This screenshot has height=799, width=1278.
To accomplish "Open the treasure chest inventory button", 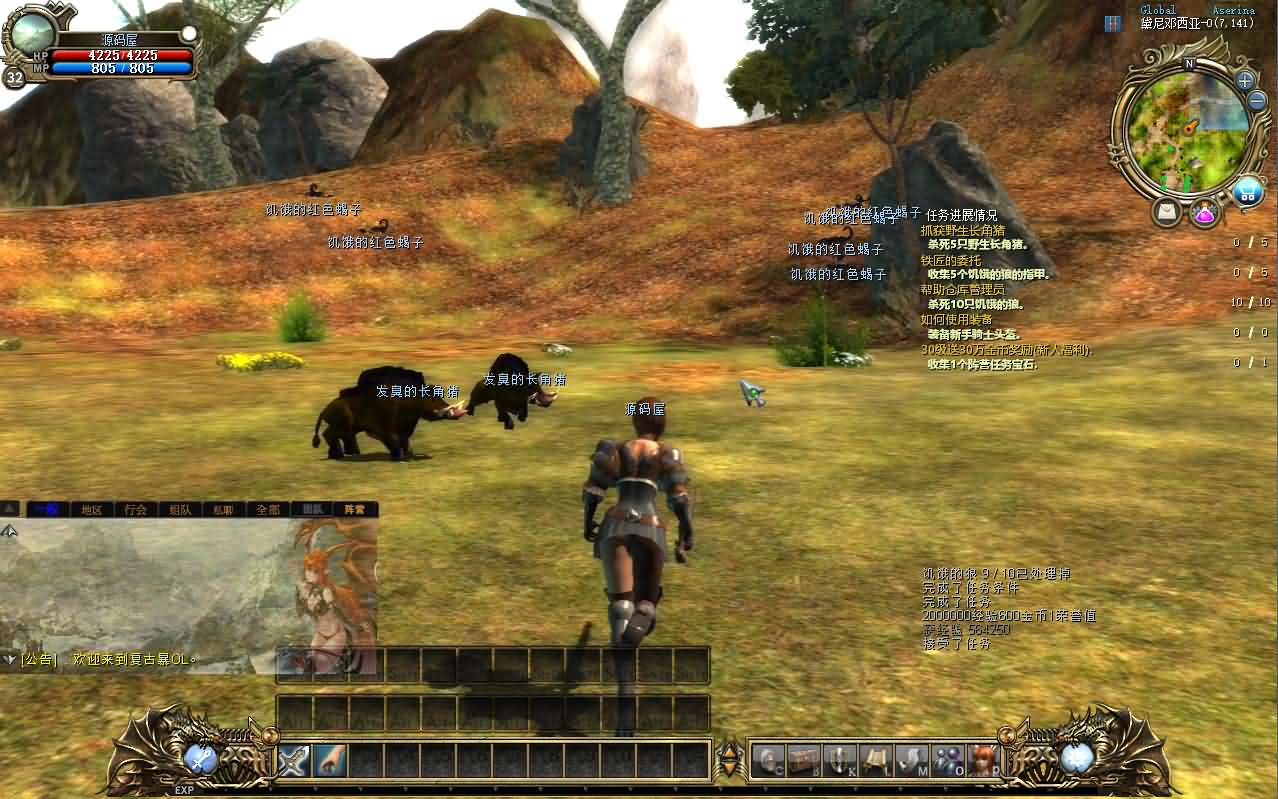I will click(803, 761).
